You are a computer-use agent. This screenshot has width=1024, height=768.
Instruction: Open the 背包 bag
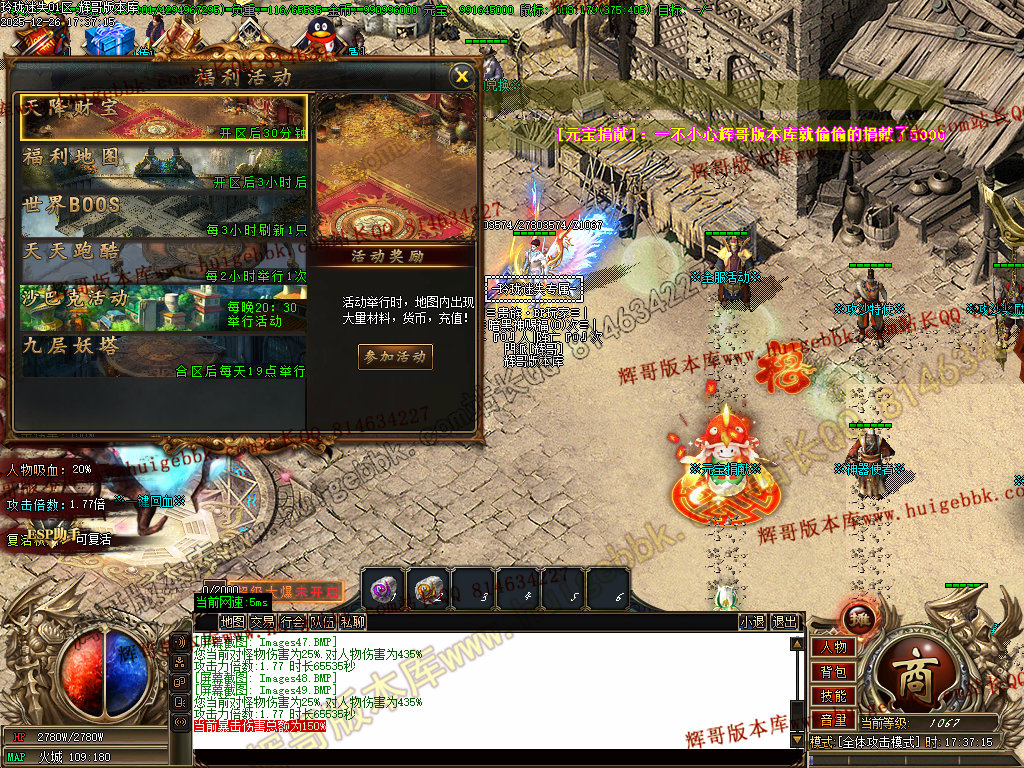[x=833, y=672]
